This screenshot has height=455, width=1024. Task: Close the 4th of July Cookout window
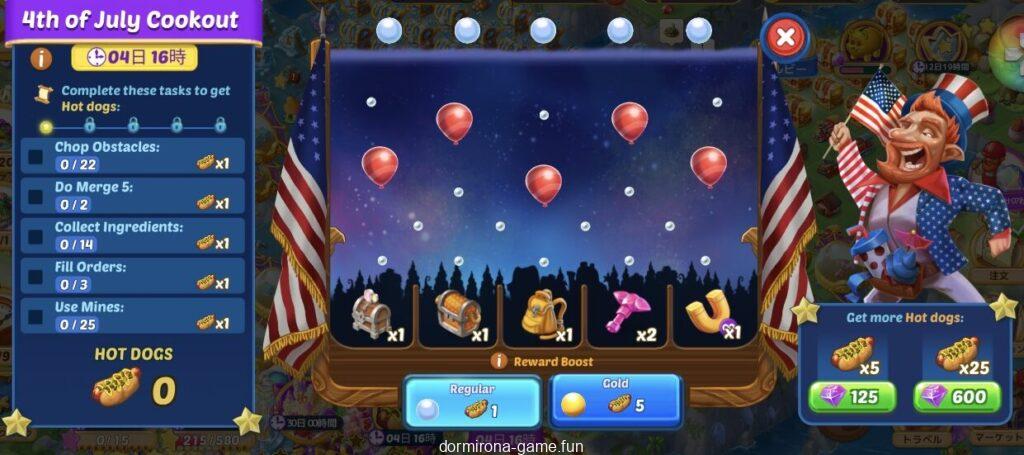coord(786,39)
